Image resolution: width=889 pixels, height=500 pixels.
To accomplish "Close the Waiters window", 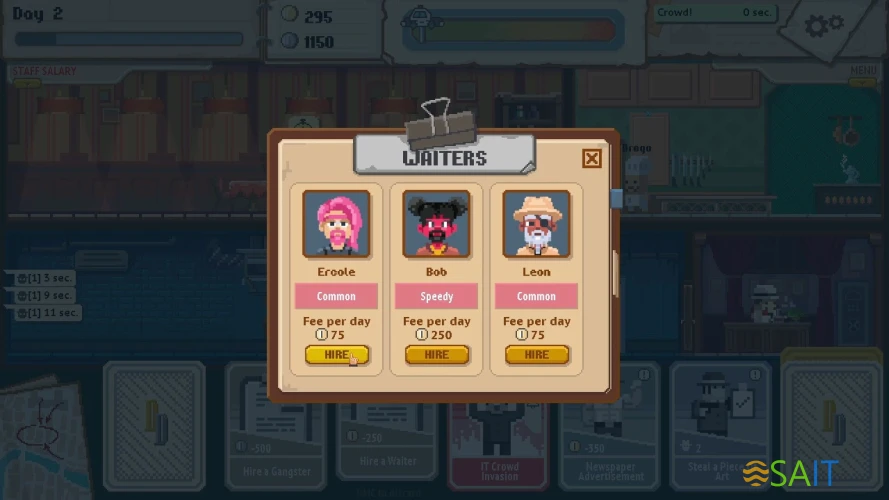I will pyautogui.click(x=592, y=158).
